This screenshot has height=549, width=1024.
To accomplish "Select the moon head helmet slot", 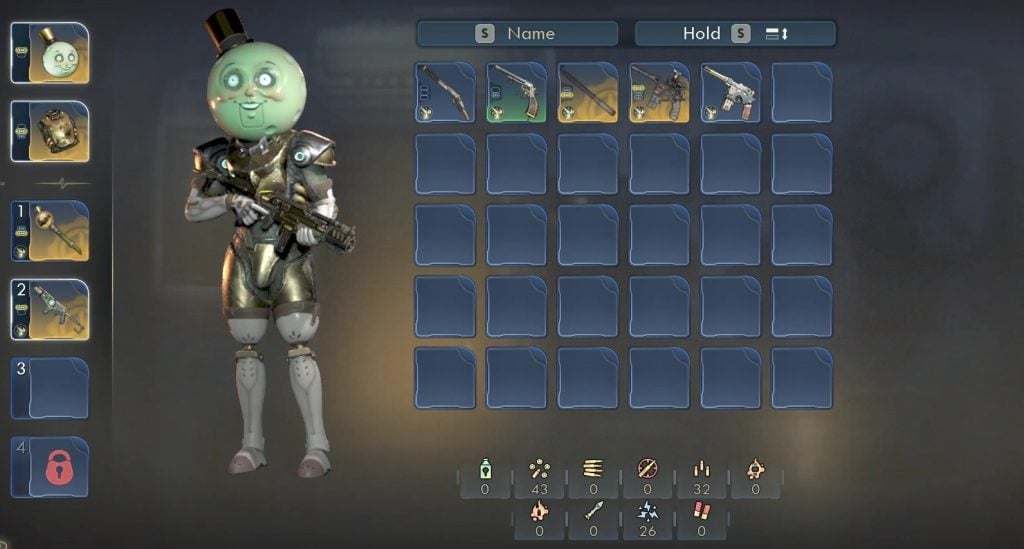I will coord(50,53).
